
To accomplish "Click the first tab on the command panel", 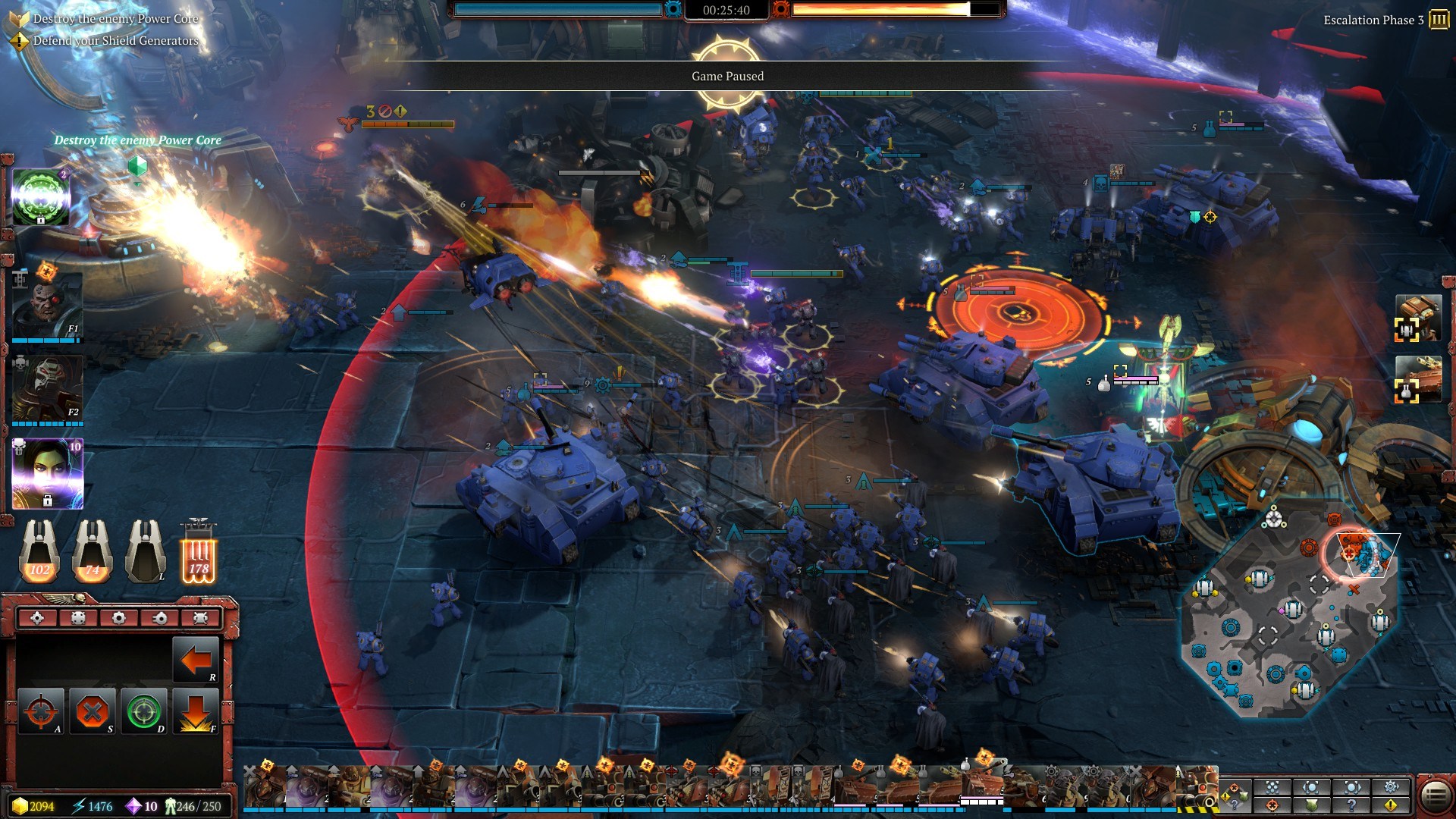I will pyautogui.click(x=37, y=618).
